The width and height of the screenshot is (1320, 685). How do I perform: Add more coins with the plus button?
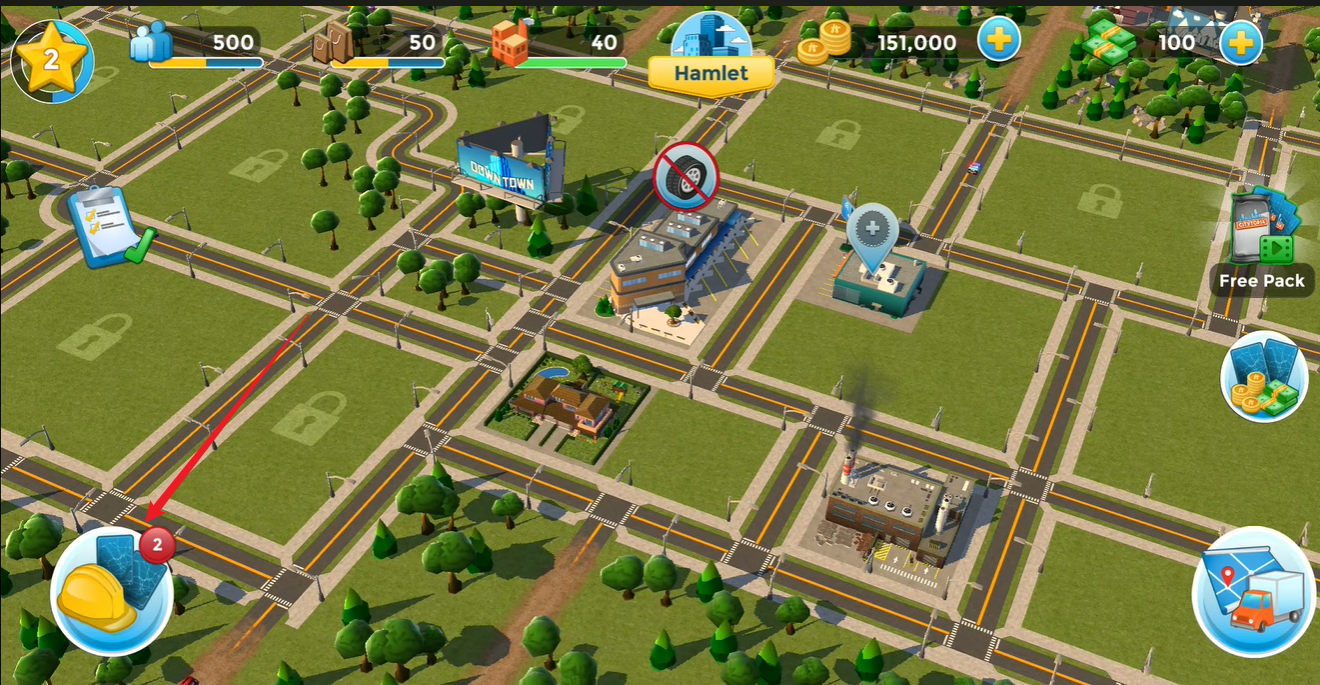click(x=998, y=43)
